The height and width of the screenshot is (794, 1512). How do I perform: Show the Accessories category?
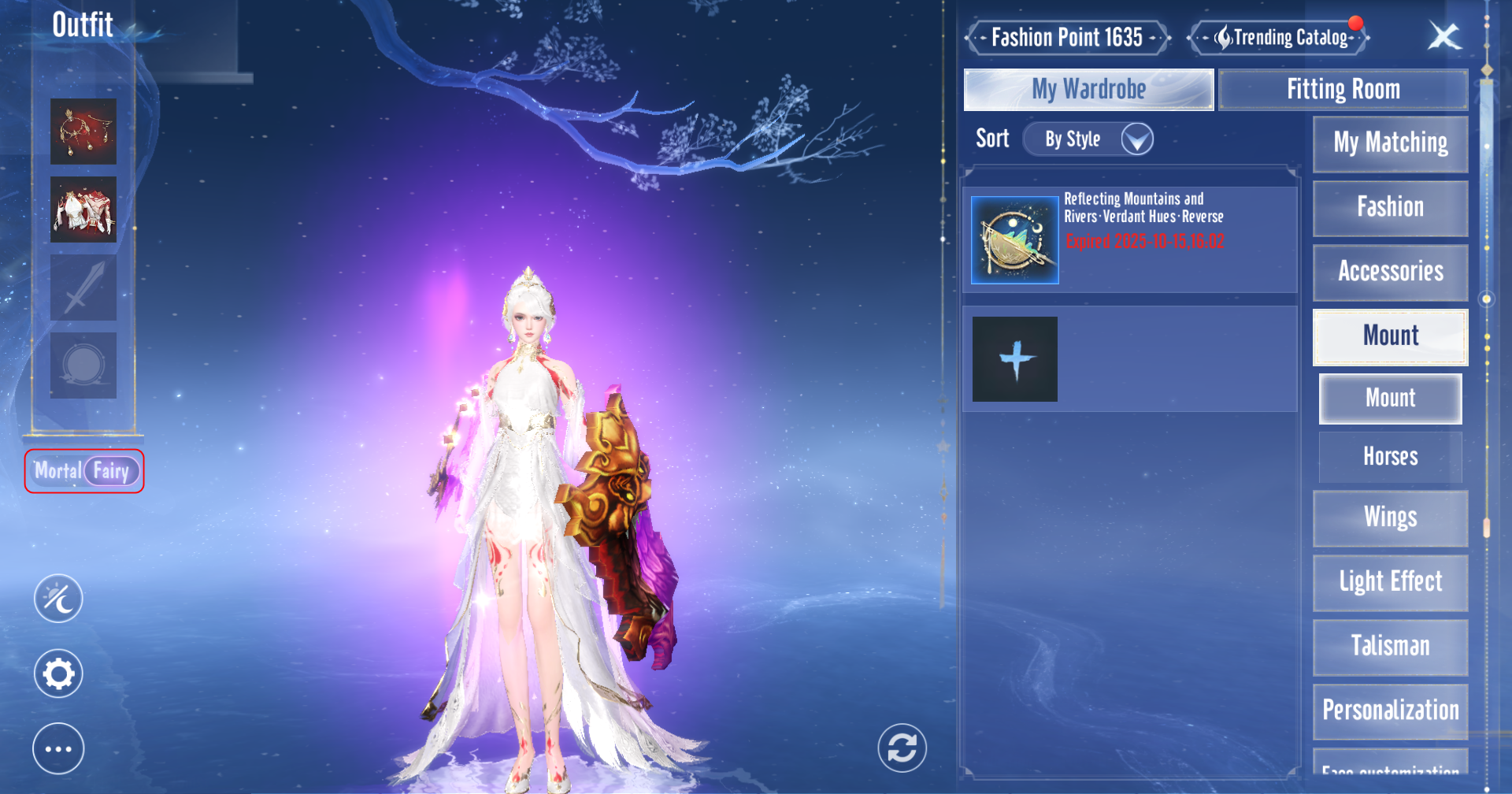pyautogui.click(x=1390, y=273)
